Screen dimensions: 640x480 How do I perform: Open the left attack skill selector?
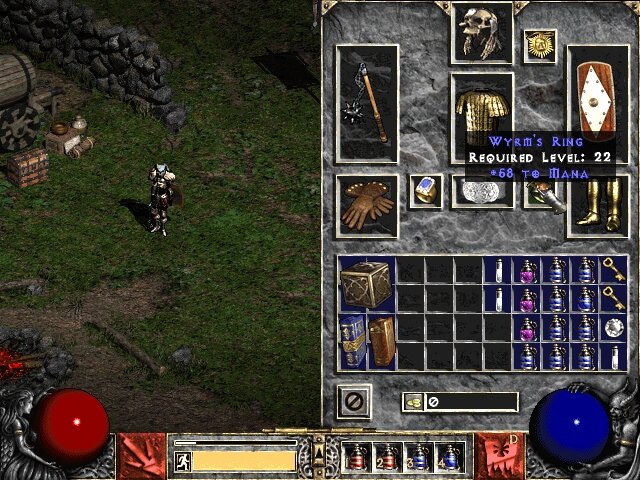(142, 455)
